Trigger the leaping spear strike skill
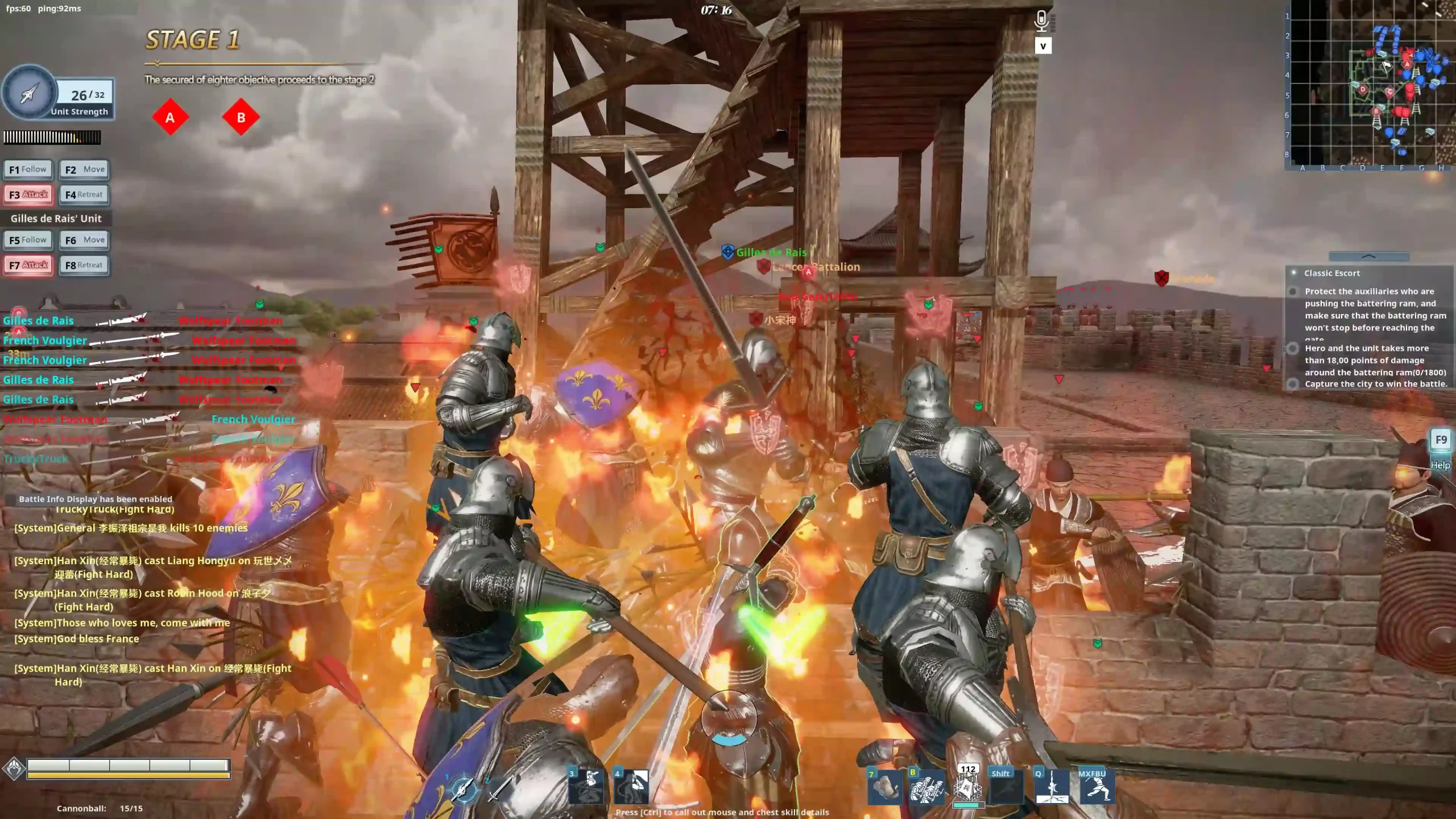The width and height of the screenshot is (1456, 819). tap(1052, 788)
